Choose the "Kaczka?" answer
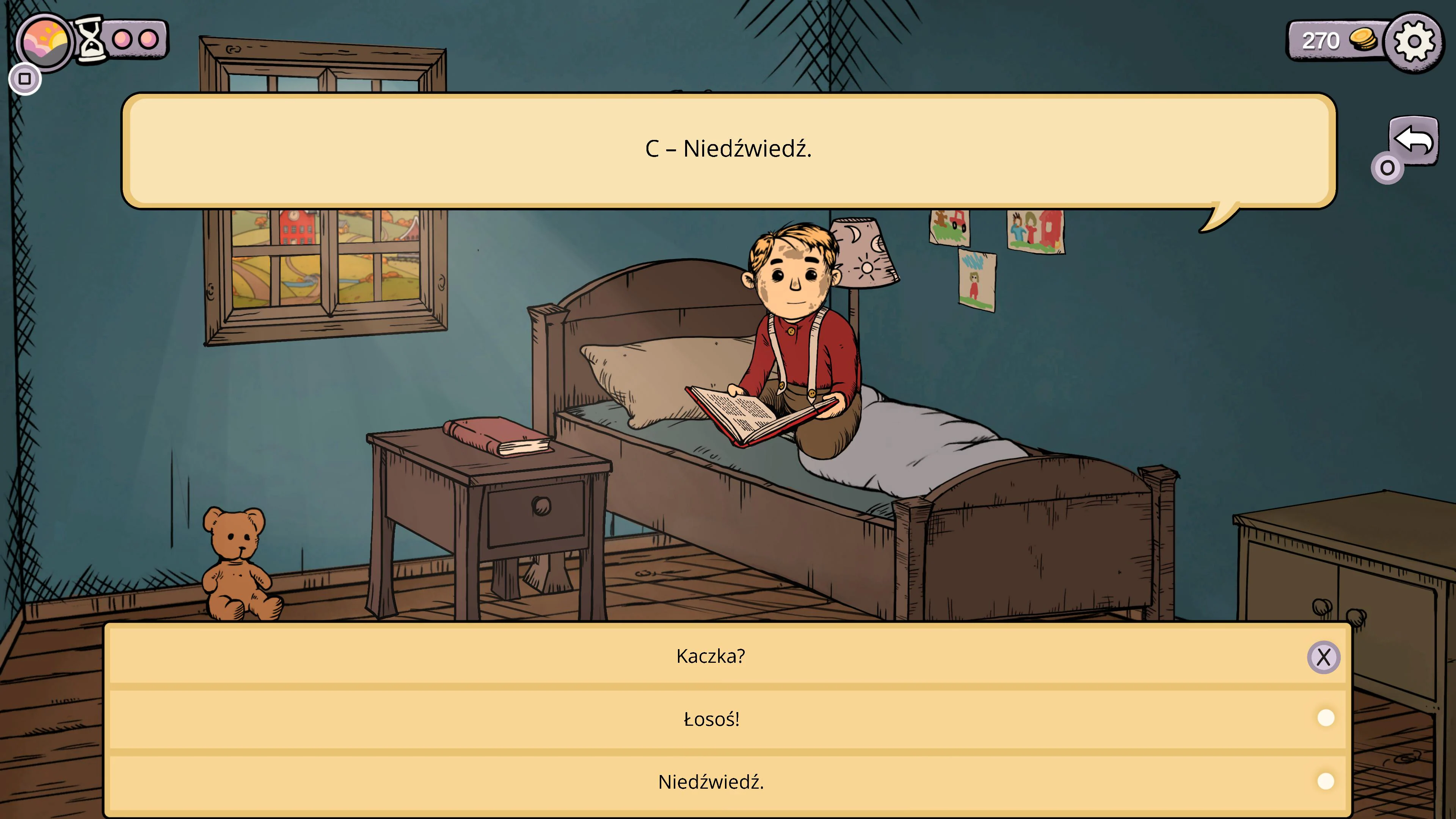The width and height of the screenshot is (1456, 819). 710,656
